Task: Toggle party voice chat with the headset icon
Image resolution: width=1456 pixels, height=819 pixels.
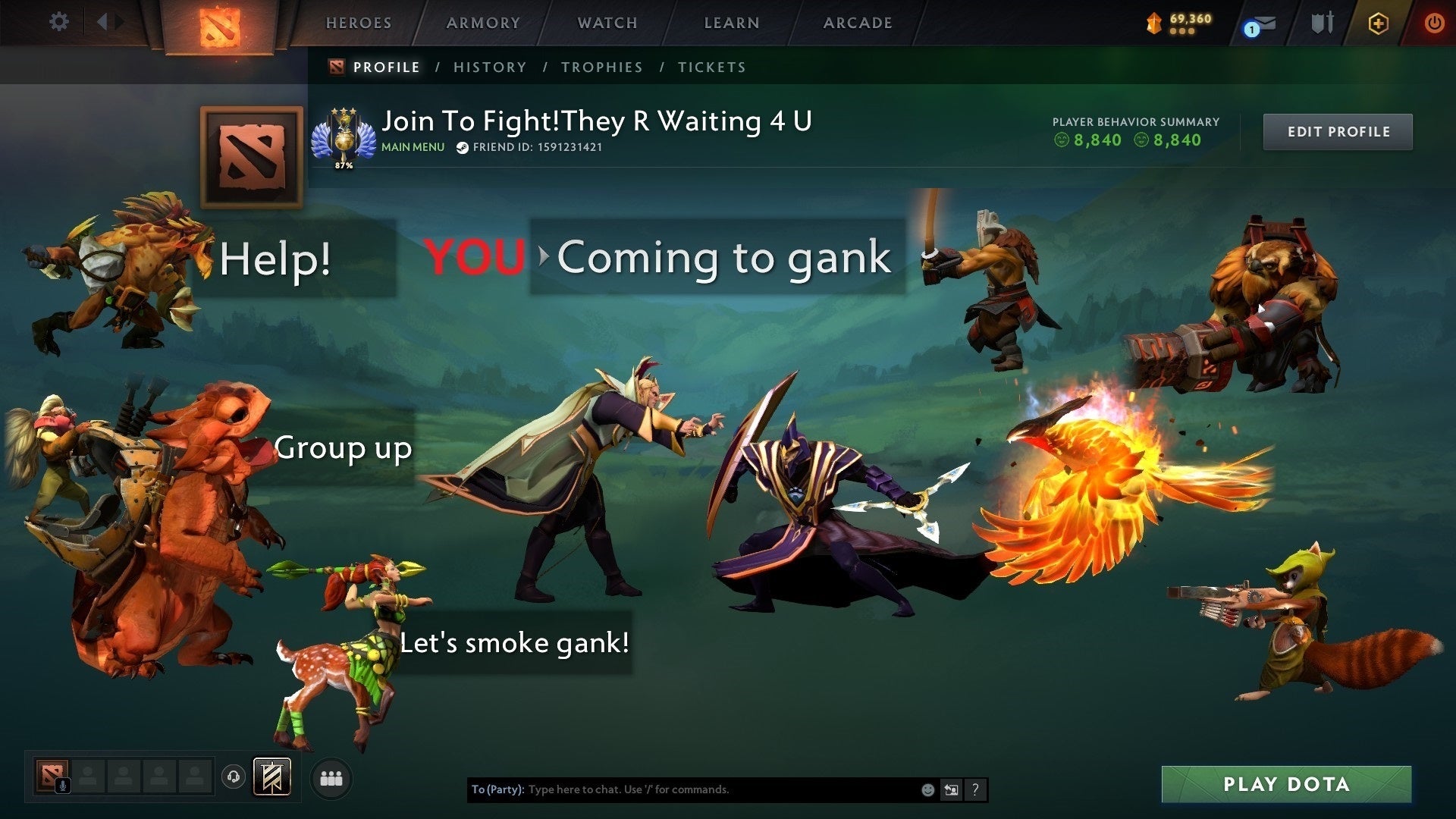Action: [235, 777]
